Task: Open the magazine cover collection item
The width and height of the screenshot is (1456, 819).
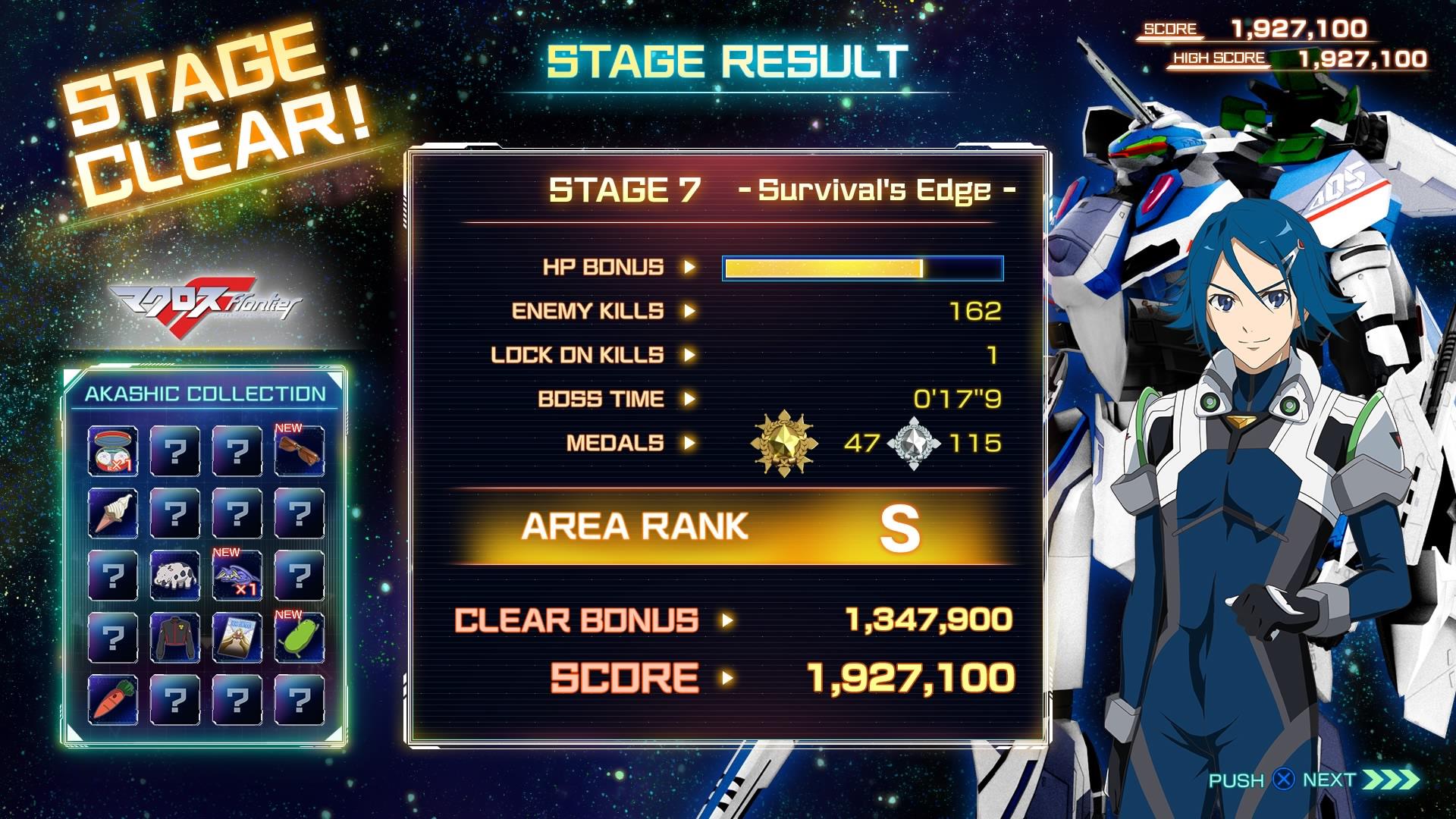Action: click(x=237, y=638)
